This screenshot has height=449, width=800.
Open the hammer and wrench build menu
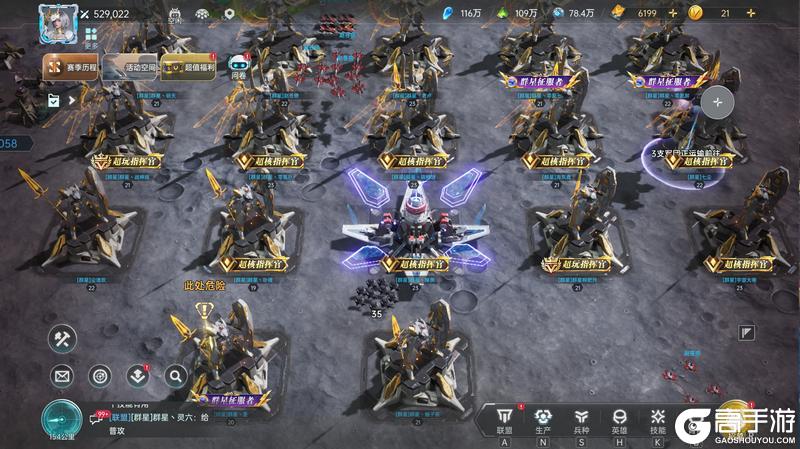point(62,339)
